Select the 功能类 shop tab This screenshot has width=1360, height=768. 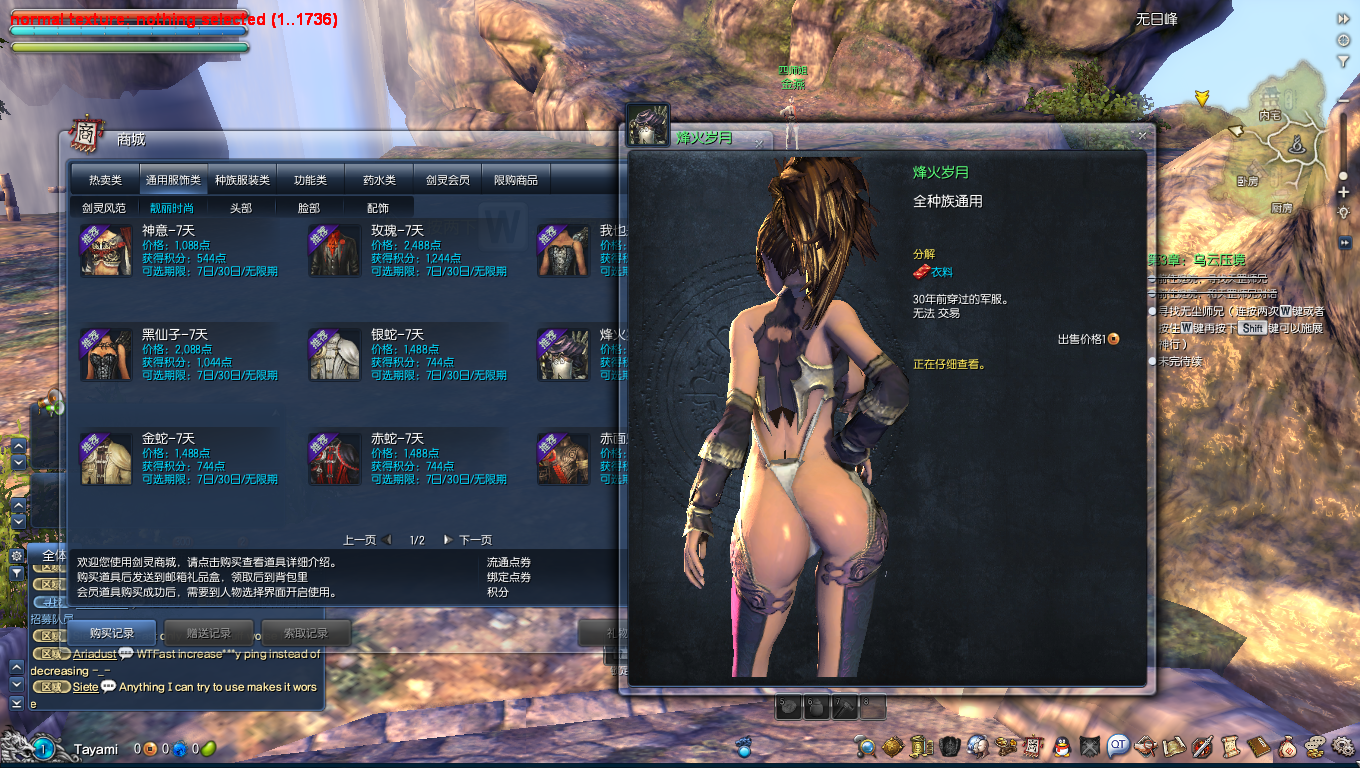pos(310,180)
